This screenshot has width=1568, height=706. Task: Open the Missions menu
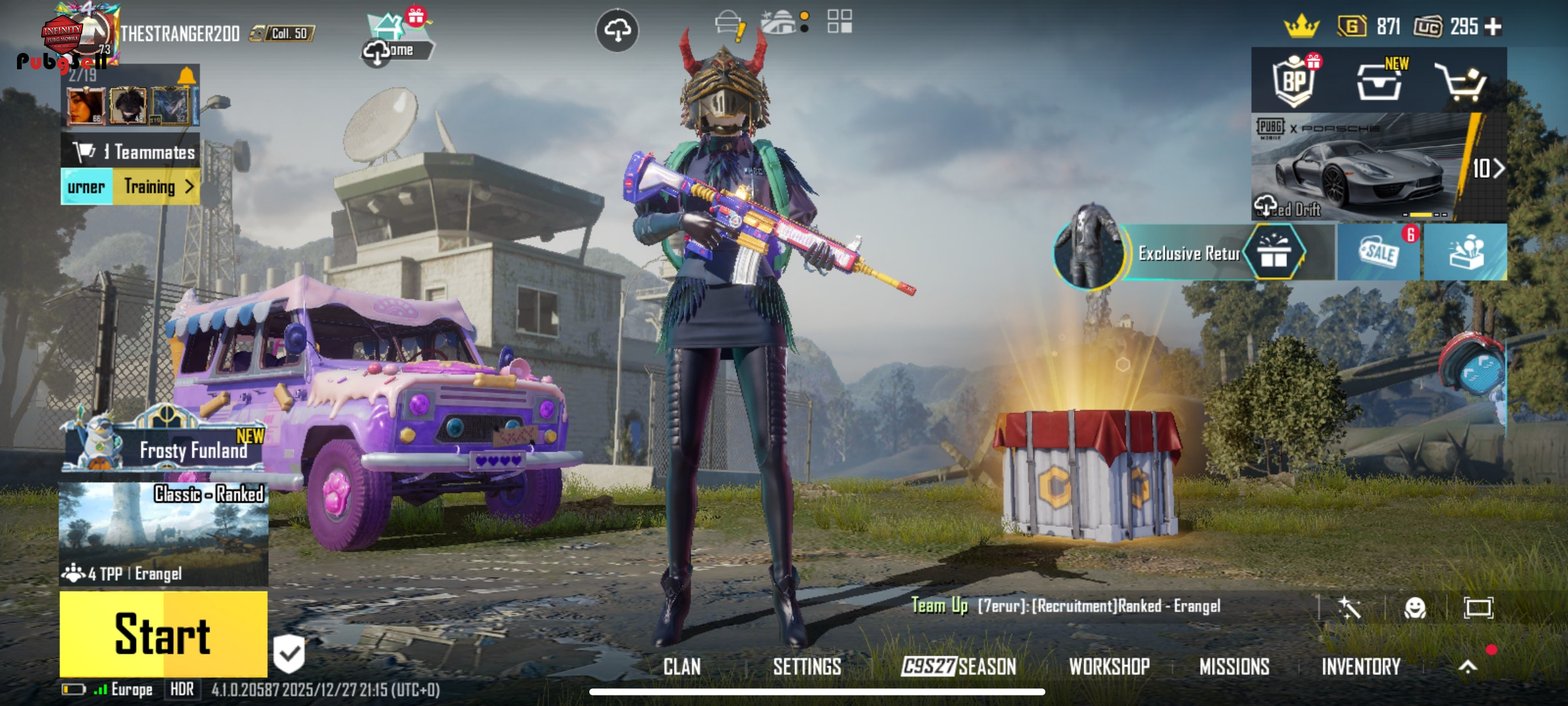(1234, 667)
